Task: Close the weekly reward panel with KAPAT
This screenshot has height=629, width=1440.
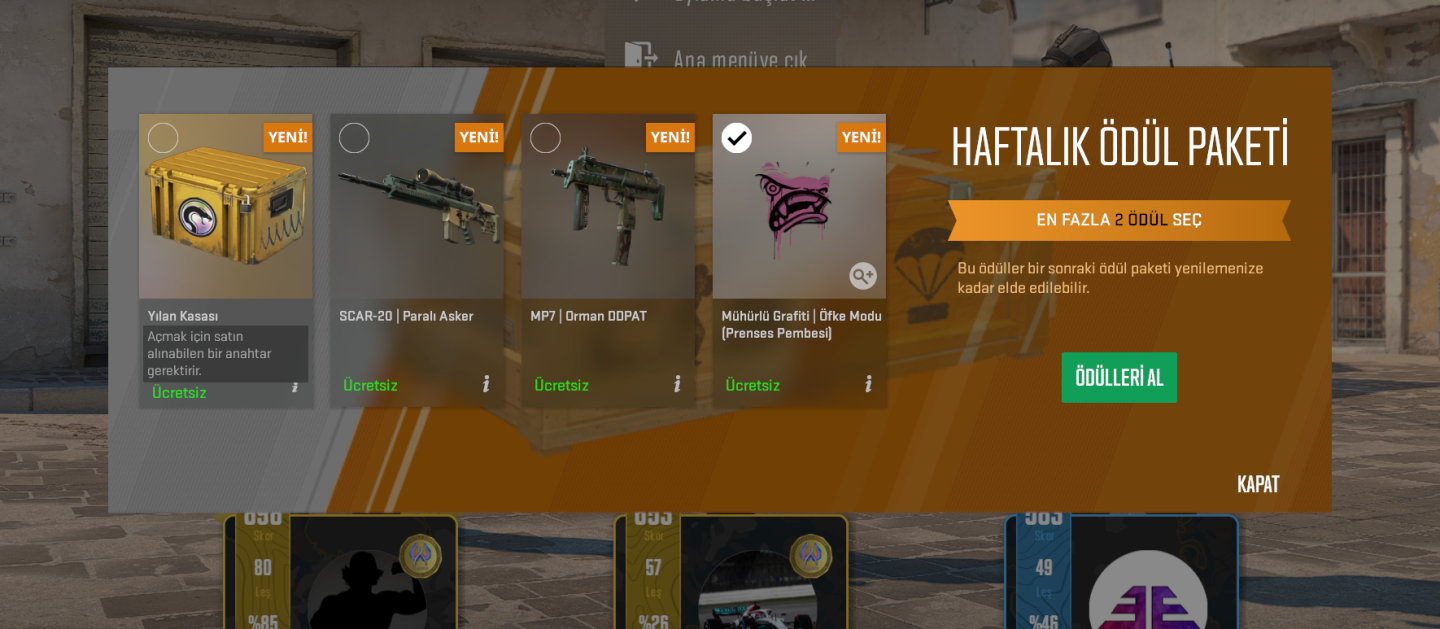Action: click(x=1258, y=484)
